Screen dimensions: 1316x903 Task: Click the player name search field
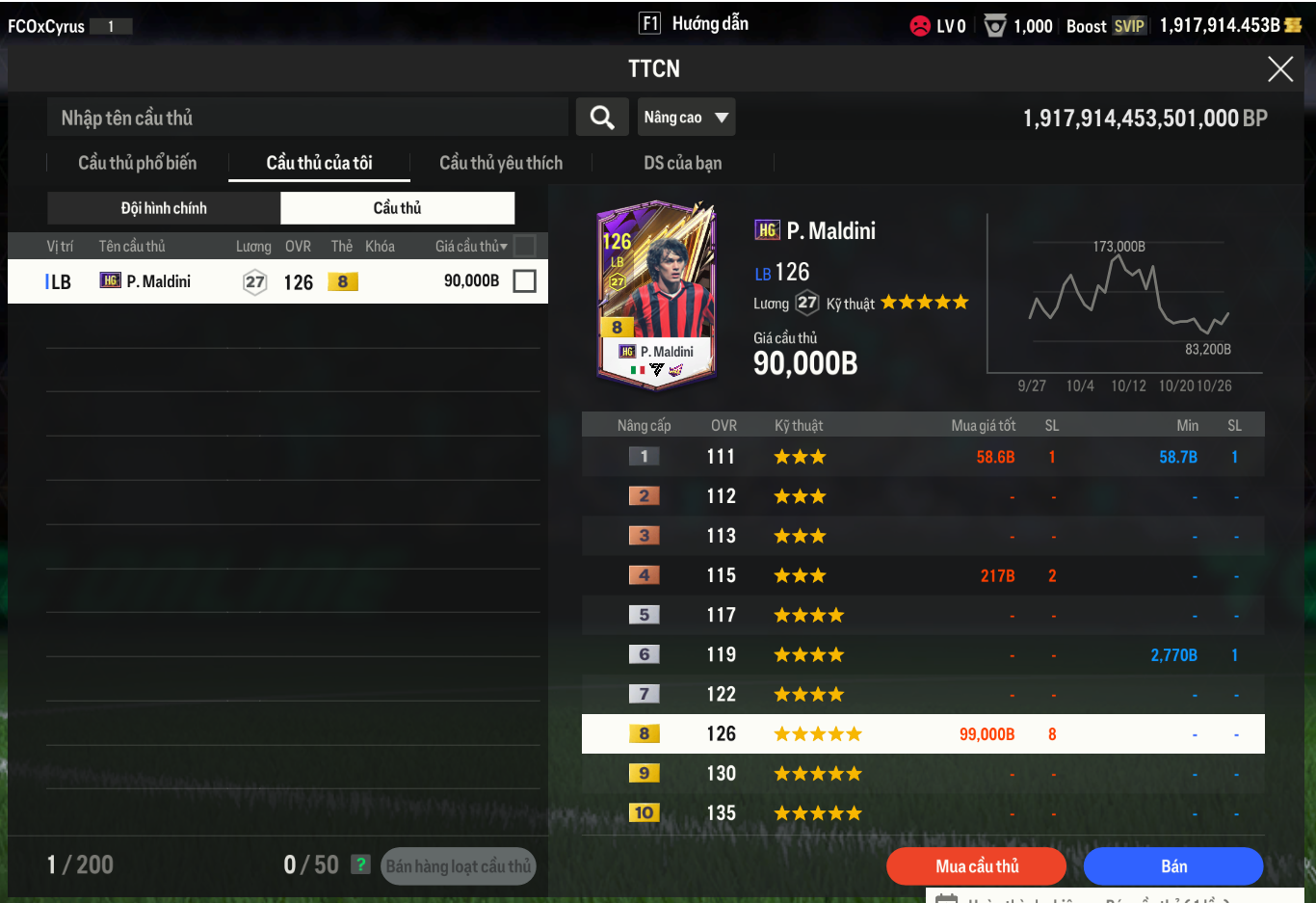(x=306, y=118)
